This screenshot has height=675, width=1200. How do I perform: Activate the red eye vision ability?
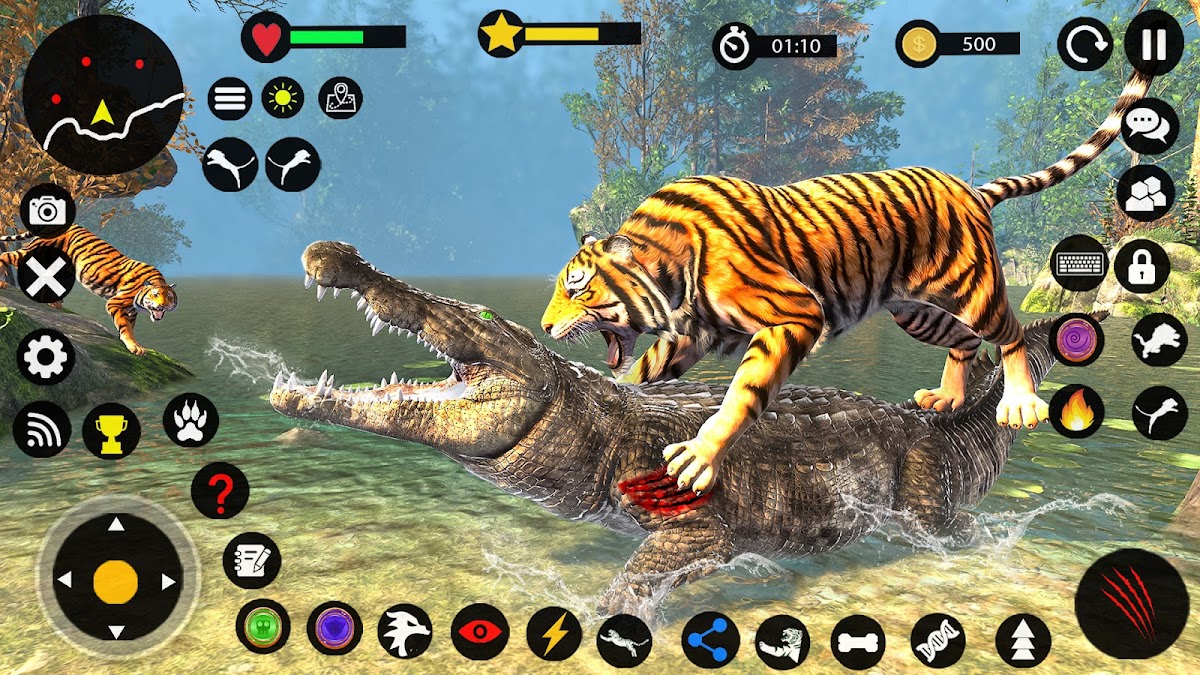tap(480, 632)
